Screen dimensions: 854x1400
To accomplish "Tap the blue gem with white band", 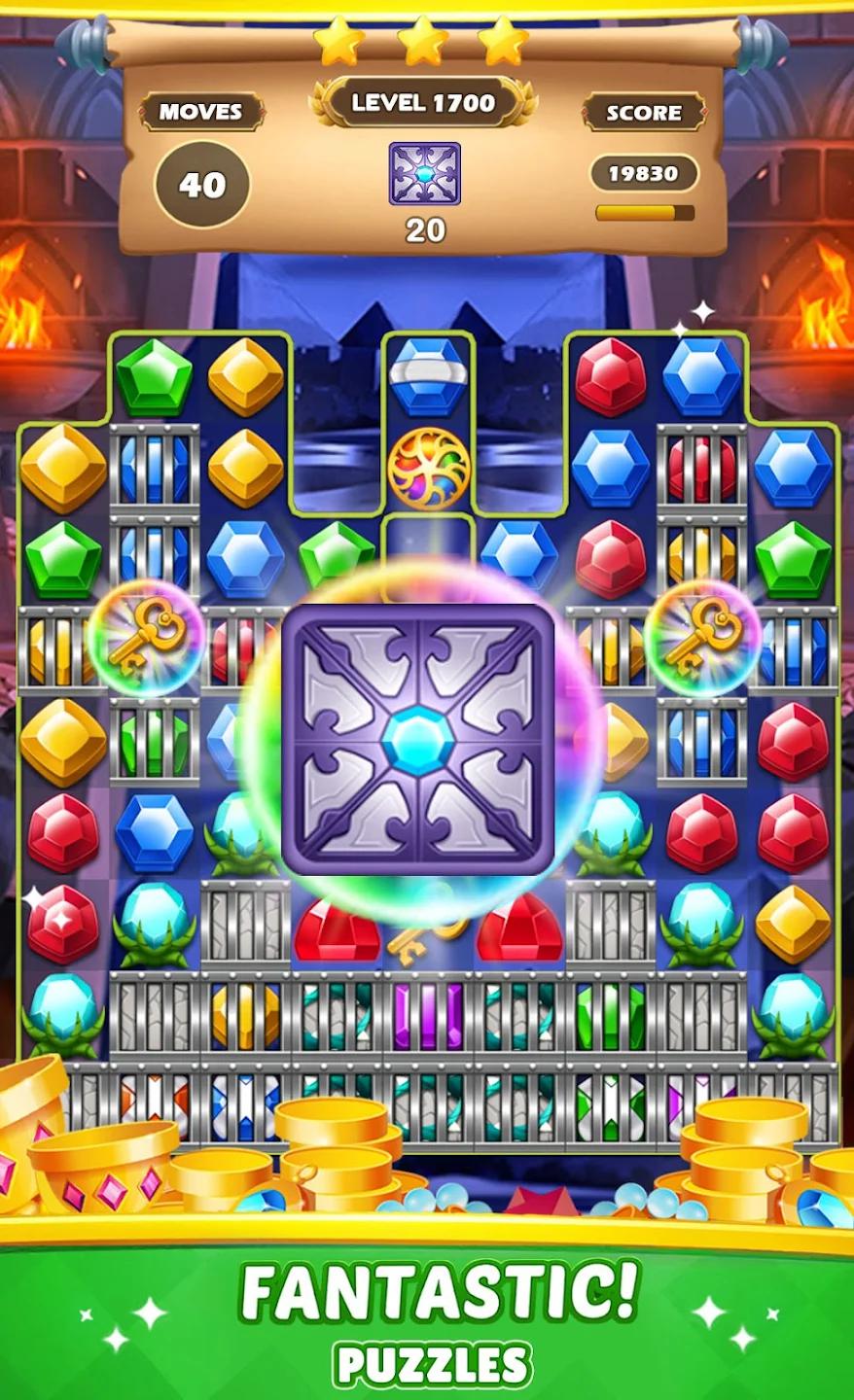I will coord(428,377).
